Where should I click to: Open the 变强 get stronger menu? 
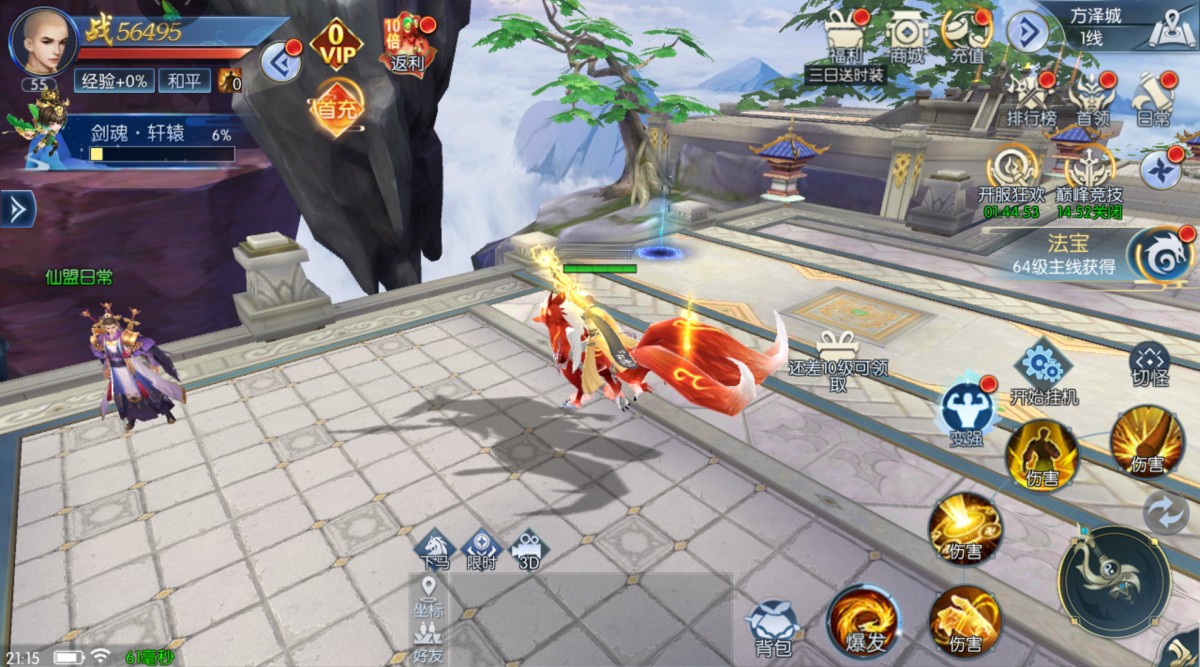(x=967, y=411)
